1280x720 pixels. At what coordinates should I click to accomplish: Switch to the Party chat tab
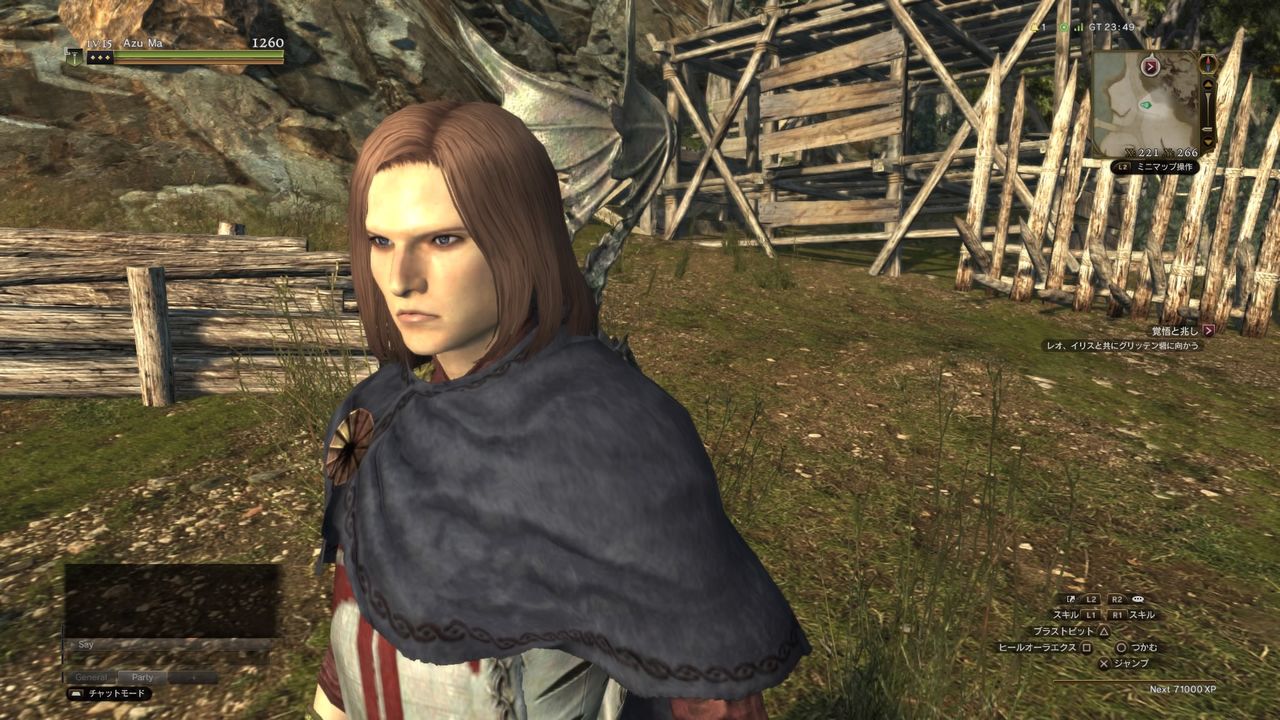(x=142, y=677)
